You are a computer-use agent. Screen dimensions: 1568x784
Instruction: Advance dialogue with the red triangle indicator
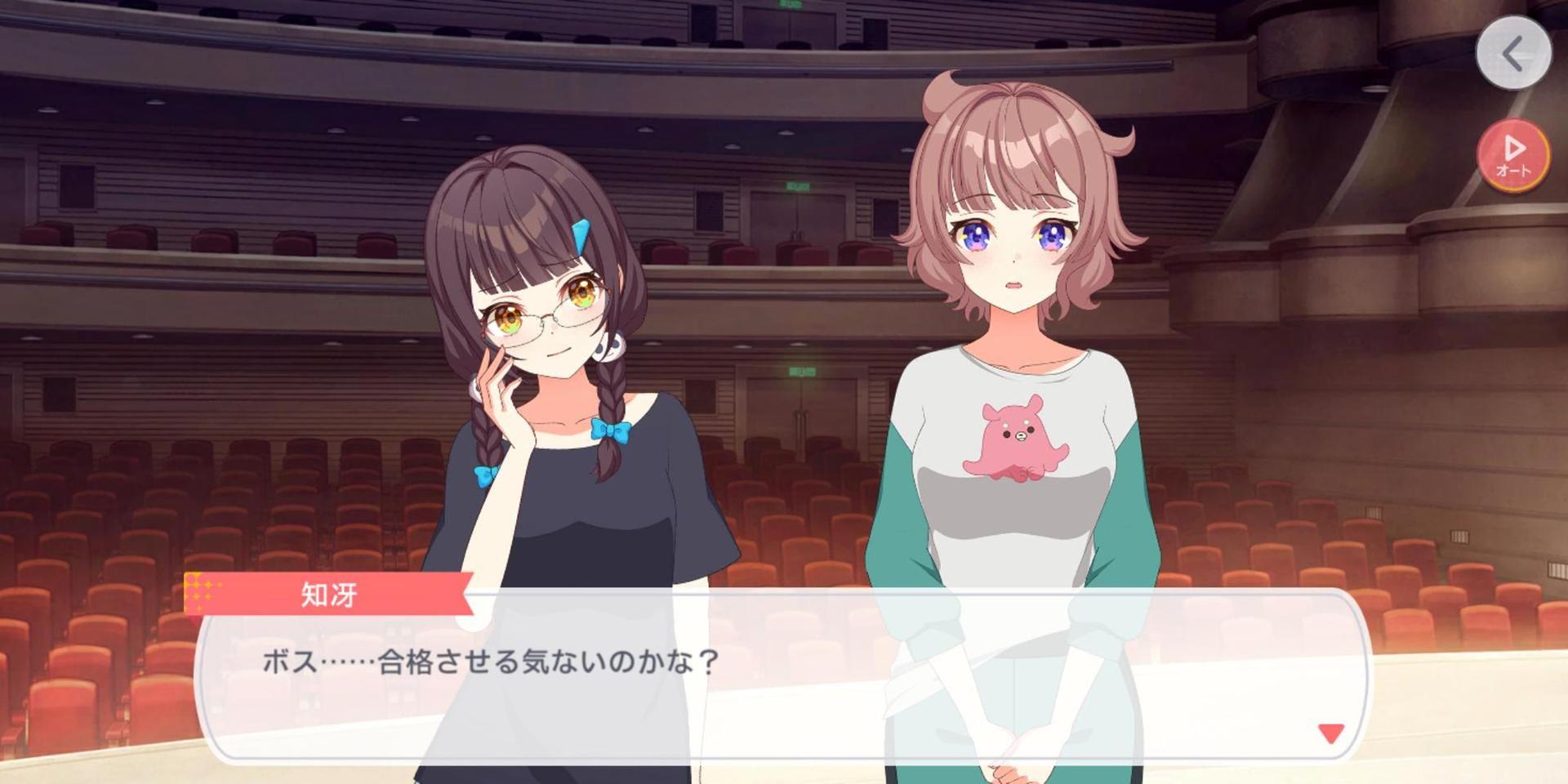pos(1330,733)
